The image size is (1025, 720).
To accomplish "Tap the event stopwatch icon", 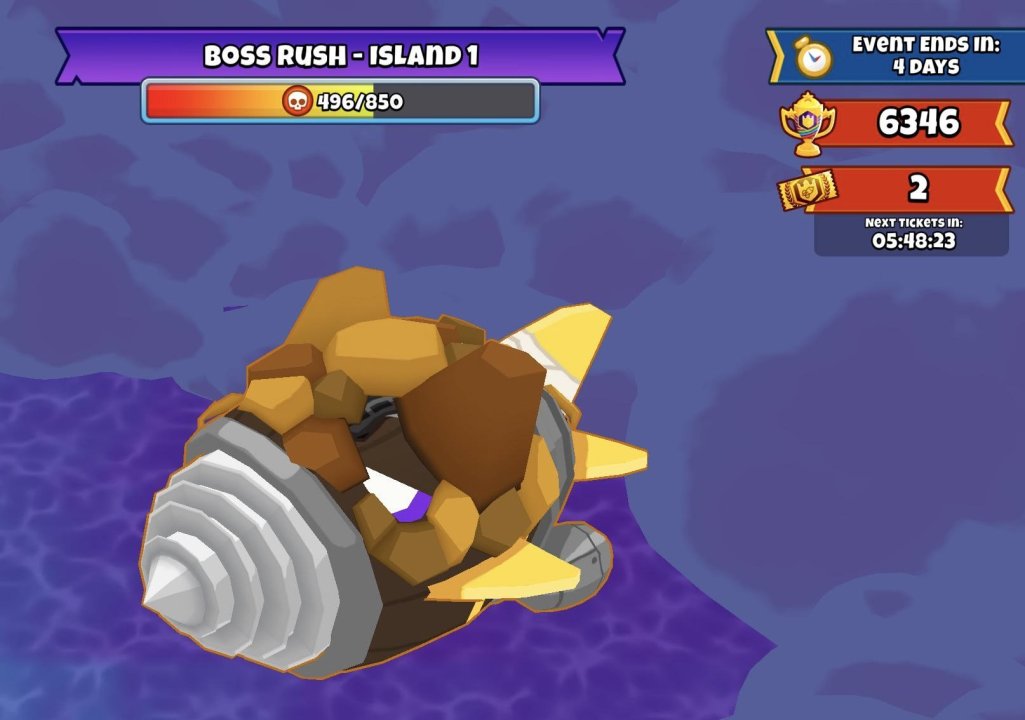I will [814, 59].
